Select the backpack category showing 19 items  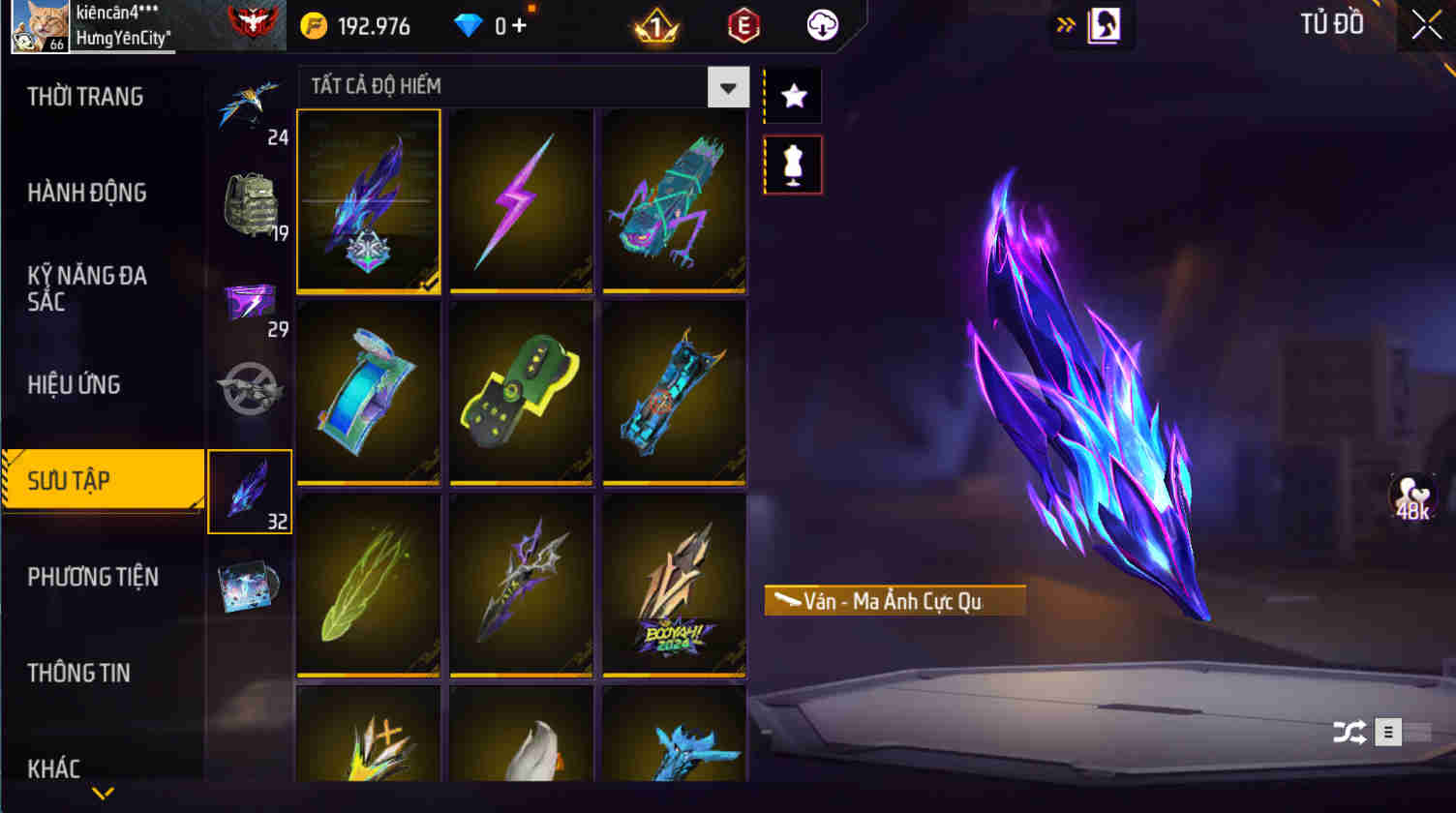[250, 200]
